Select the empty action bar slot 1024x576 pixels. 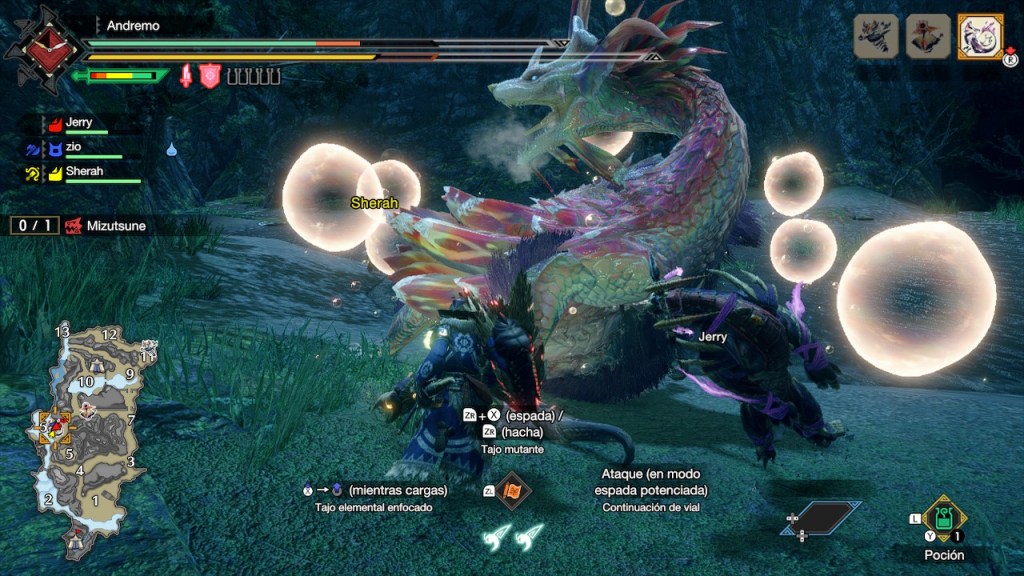tap(822, 517)
